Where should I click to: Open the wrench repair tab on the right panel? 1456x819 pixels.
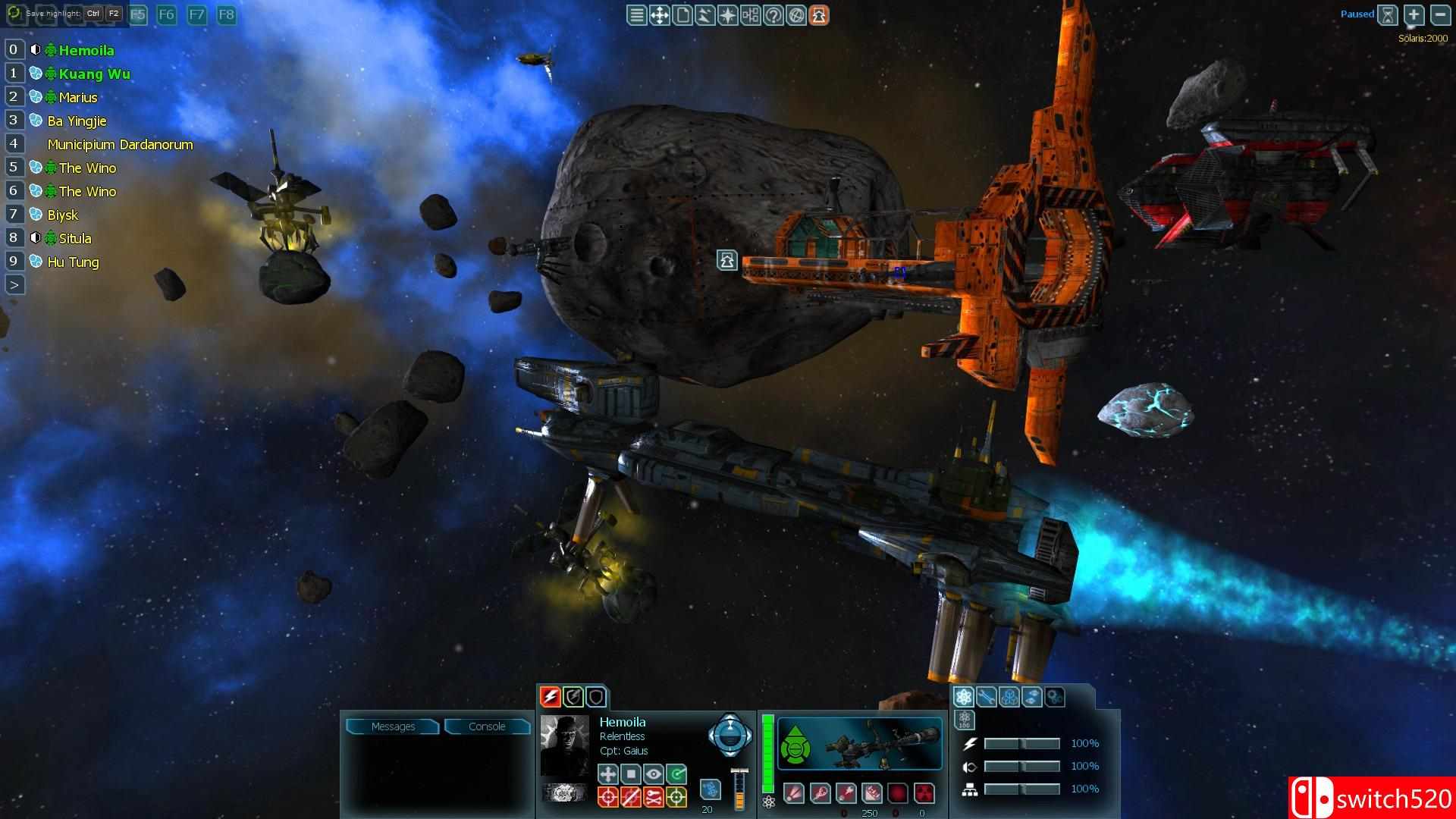987,696
